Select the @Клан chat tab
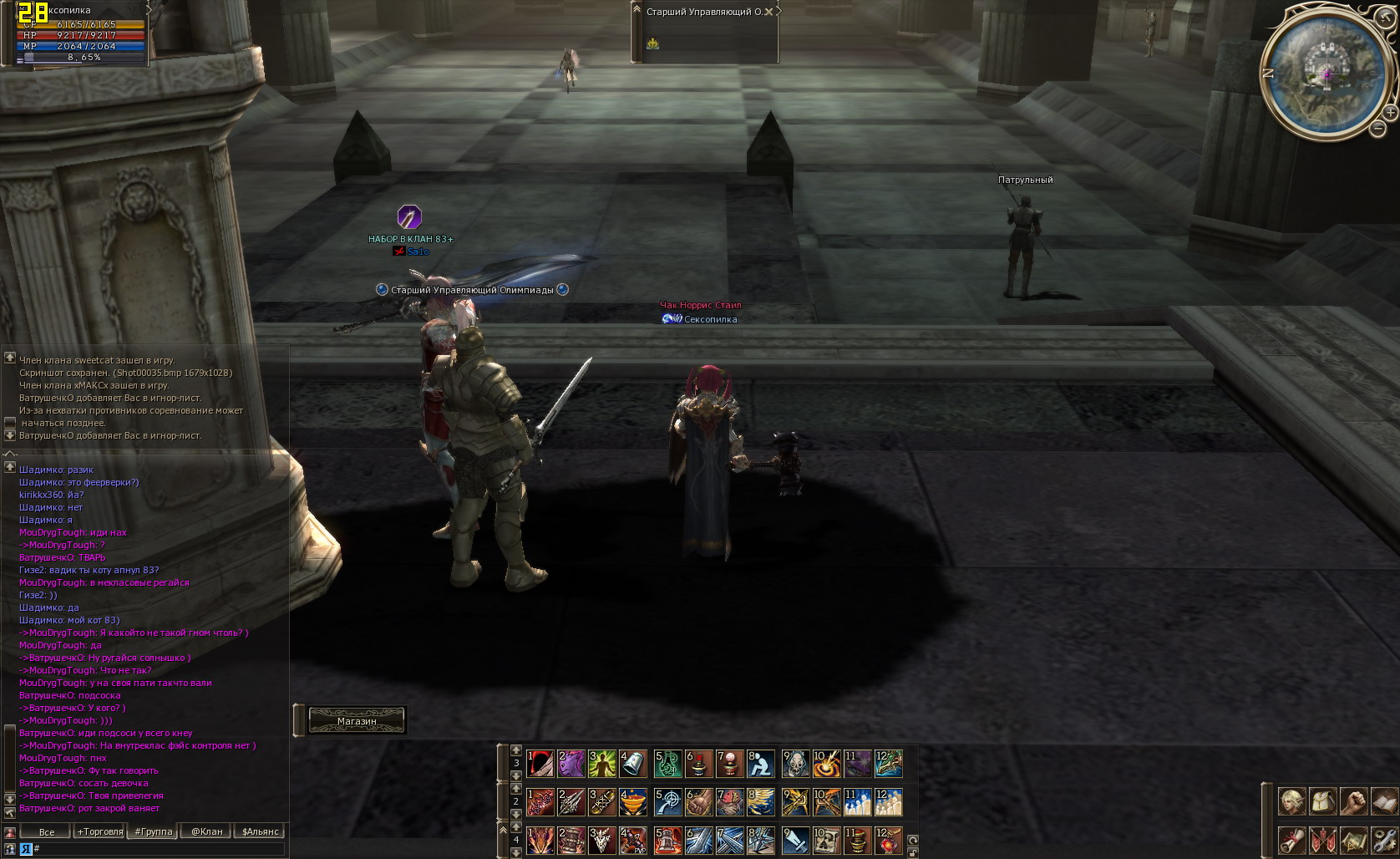 (x=206, y=831)
